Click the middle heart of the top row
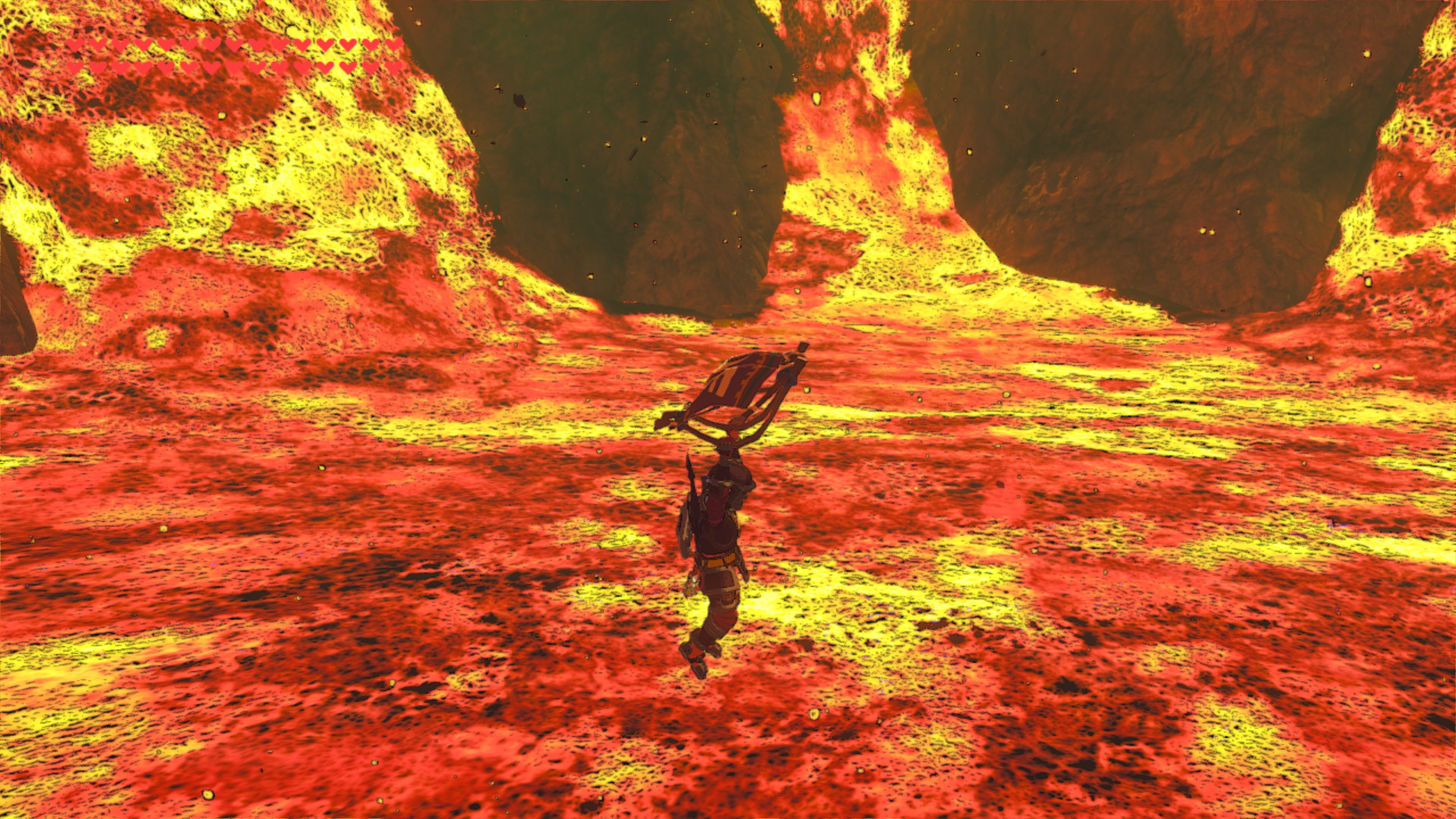This screenshot has height=819, width=1456. pyautogui.click(x=235, y=45)
